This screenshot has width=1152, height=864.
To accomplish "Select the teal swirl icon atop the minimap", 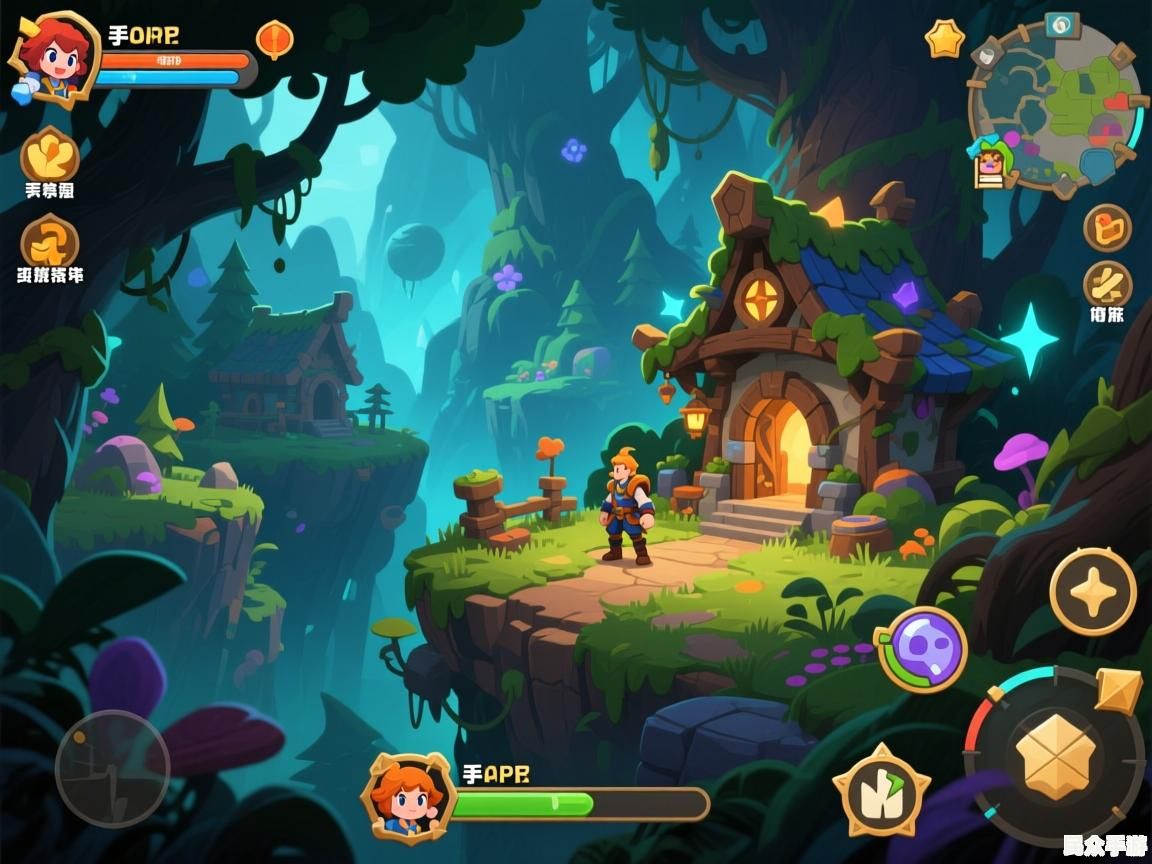I will point(1062,24).
